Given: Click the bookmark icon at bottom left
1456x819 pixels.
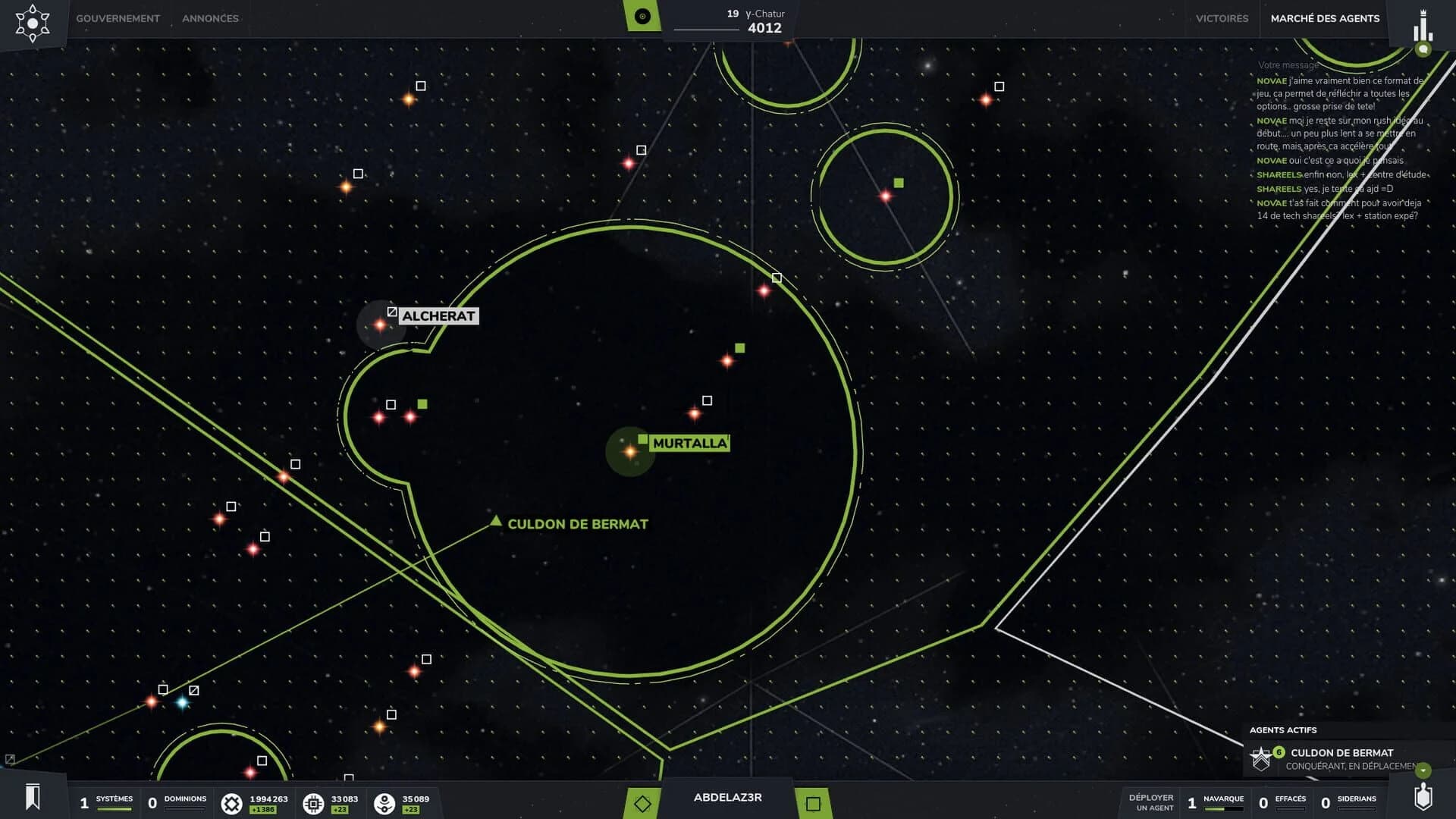Looking at the screenshot, I should point(31,797).
